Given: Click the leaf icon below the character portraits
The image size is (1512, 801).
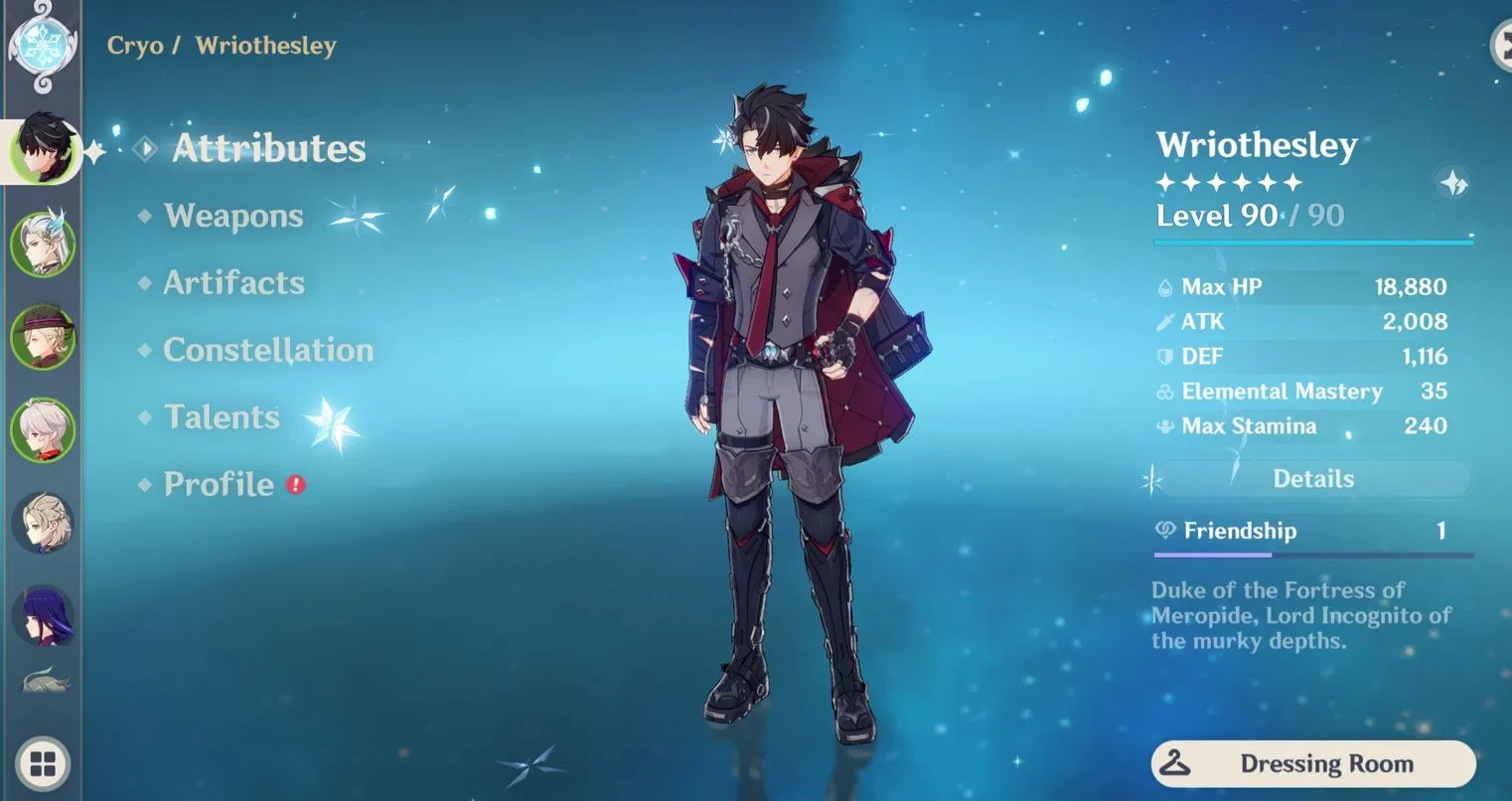Looking at the screenshot, I should pos(44,679).
